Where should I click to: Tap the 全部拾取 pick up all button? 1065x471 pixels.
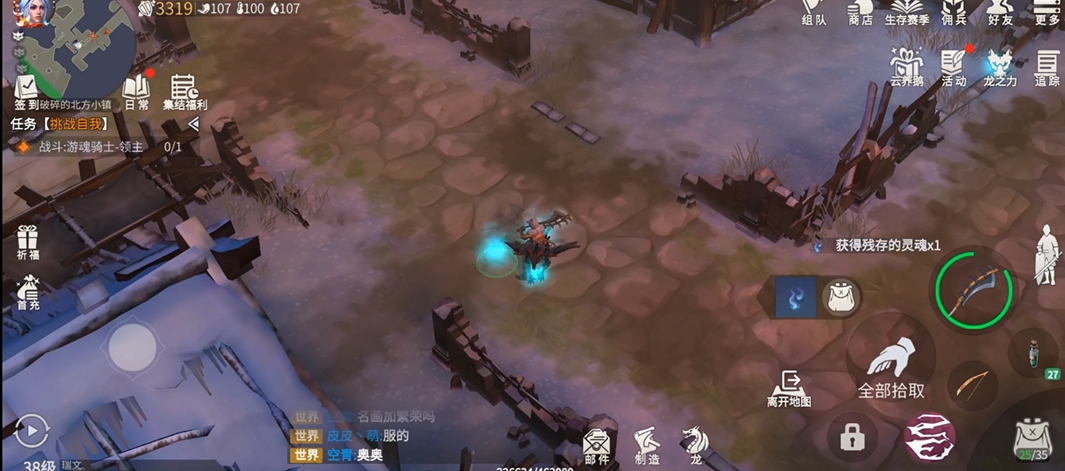pos(891,366)
